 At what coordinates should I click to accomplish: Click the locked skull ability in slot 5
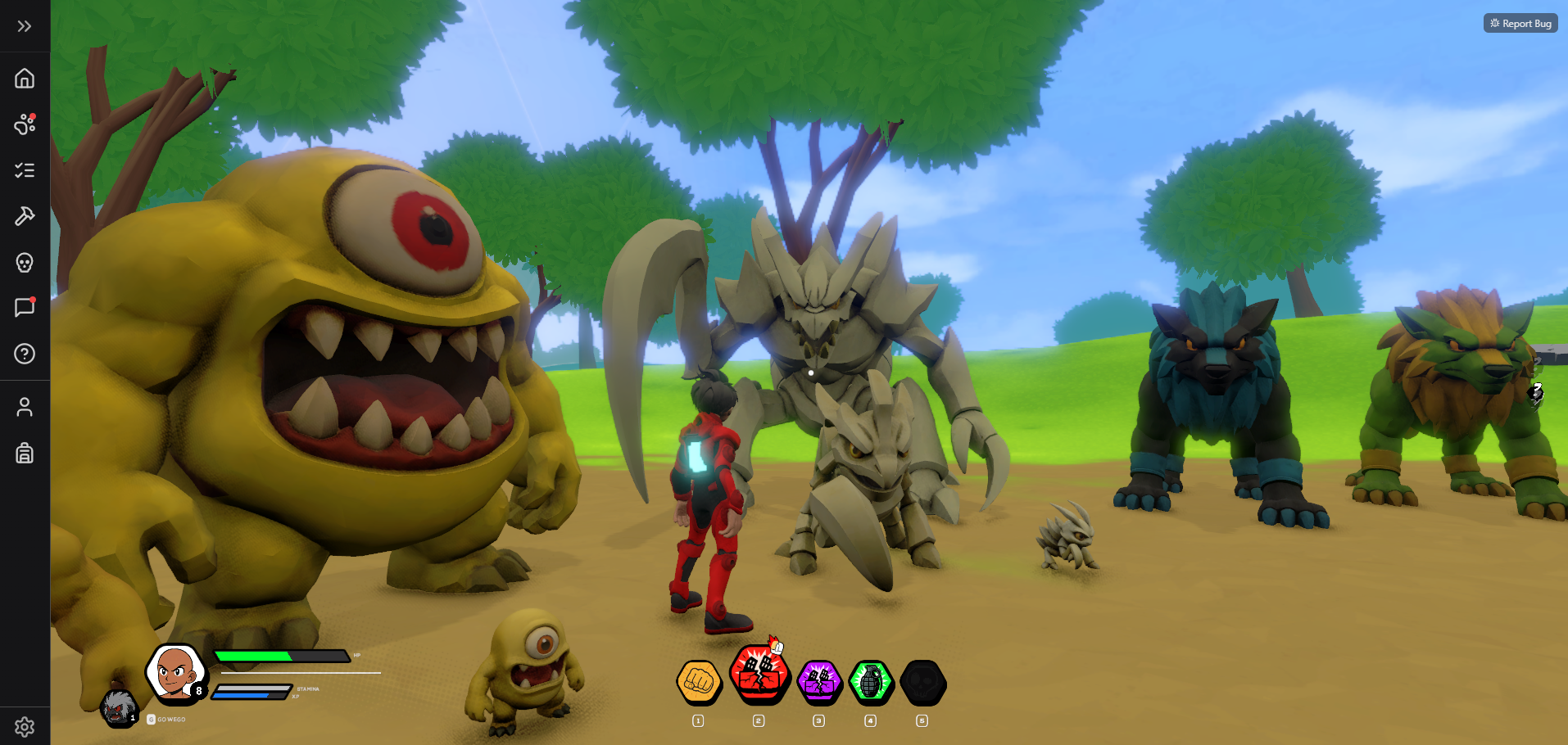[x=922, y=683]
